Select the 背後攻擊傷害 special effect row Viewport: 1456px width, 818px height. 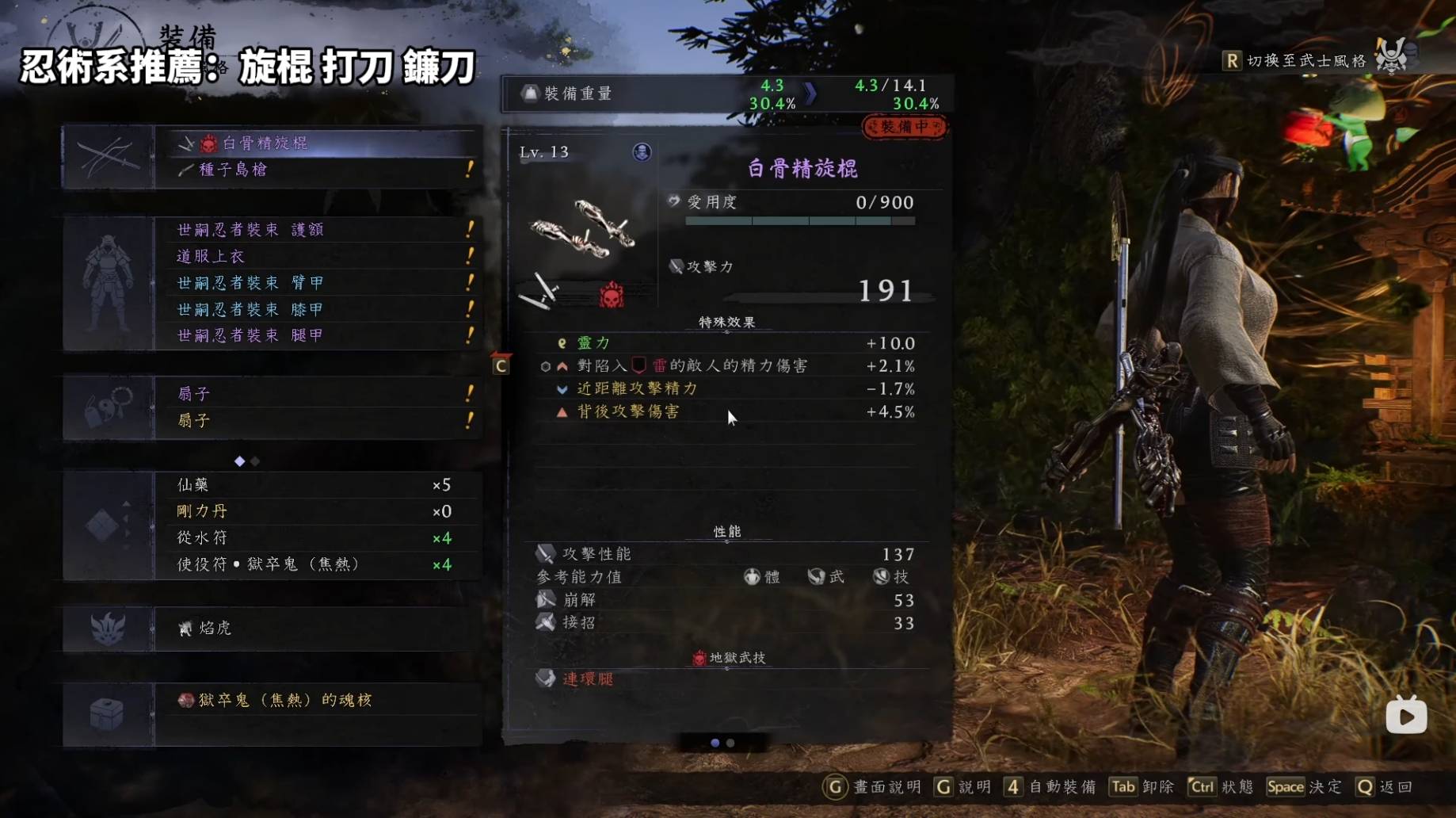coord(729,411)
